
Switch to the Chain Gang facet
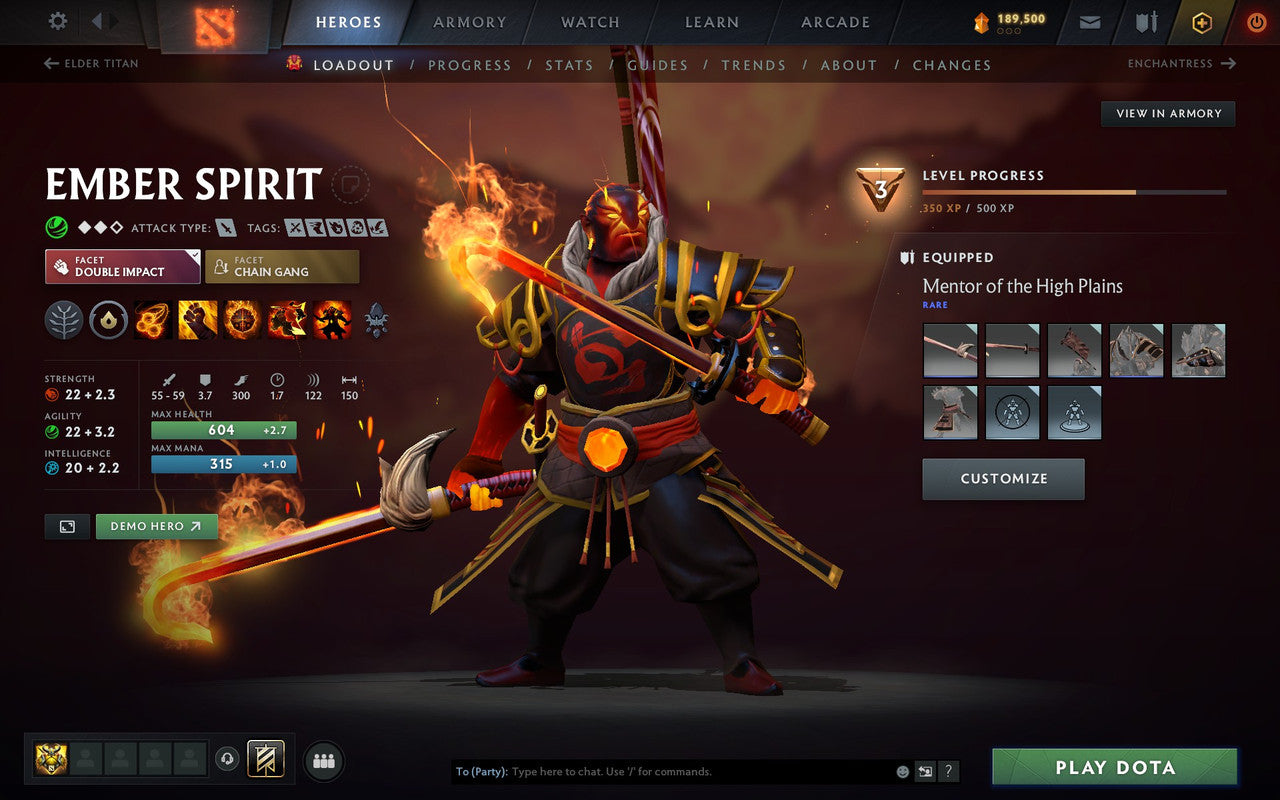282,266
